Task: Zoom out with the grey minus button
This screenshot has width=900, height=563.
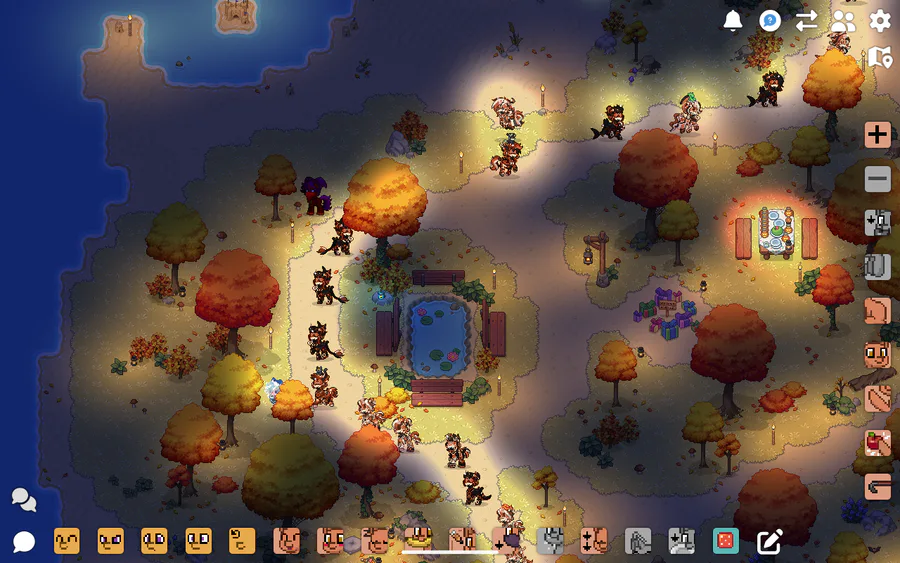Action: [x=878, y=179]
